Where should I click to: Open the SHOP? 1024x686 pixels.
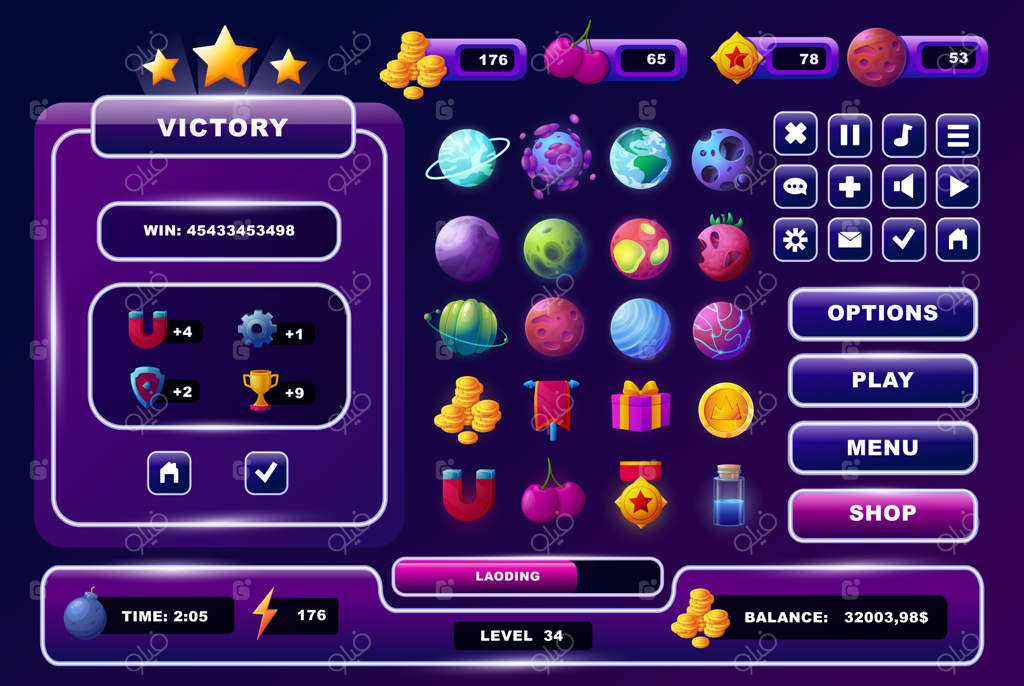point(882,514)
